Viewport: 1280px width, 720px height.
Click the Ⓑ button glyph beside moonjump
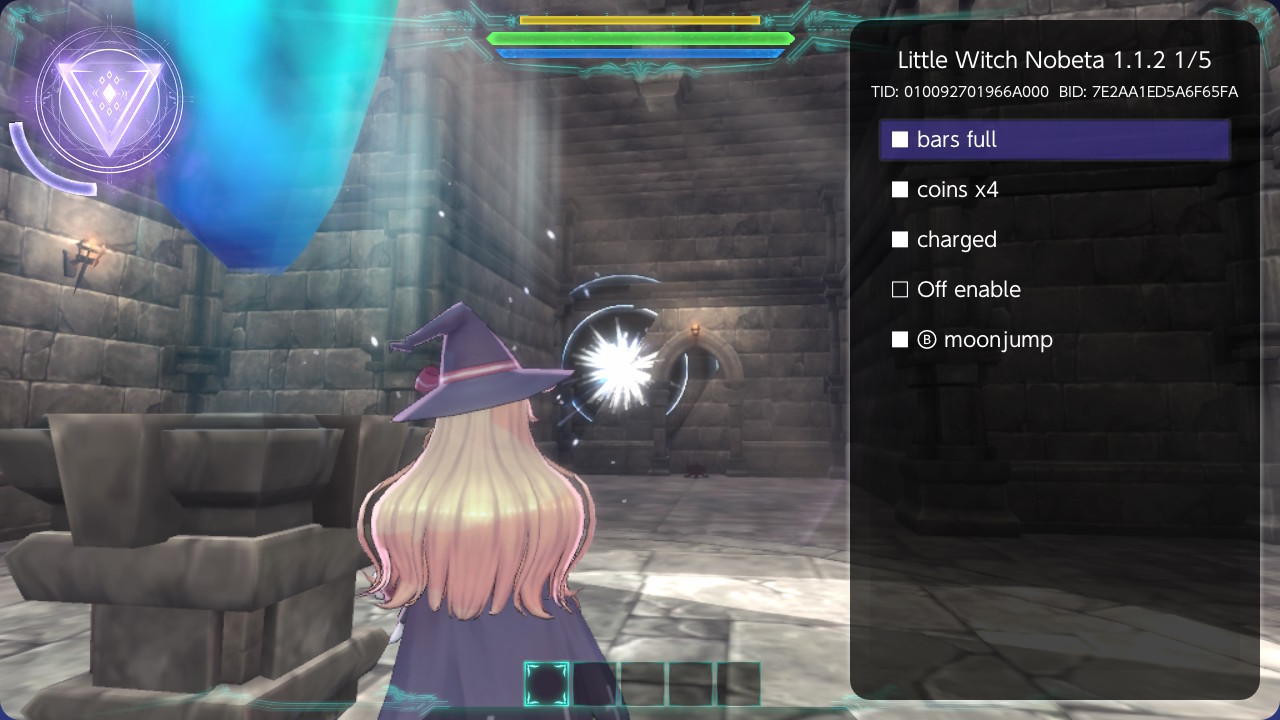click(x=925, y=339)
